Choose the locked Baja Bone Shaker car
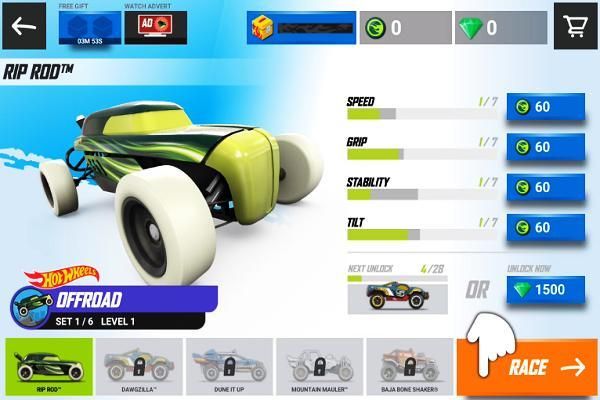600x400 pixels. click(x=409, y=367)
